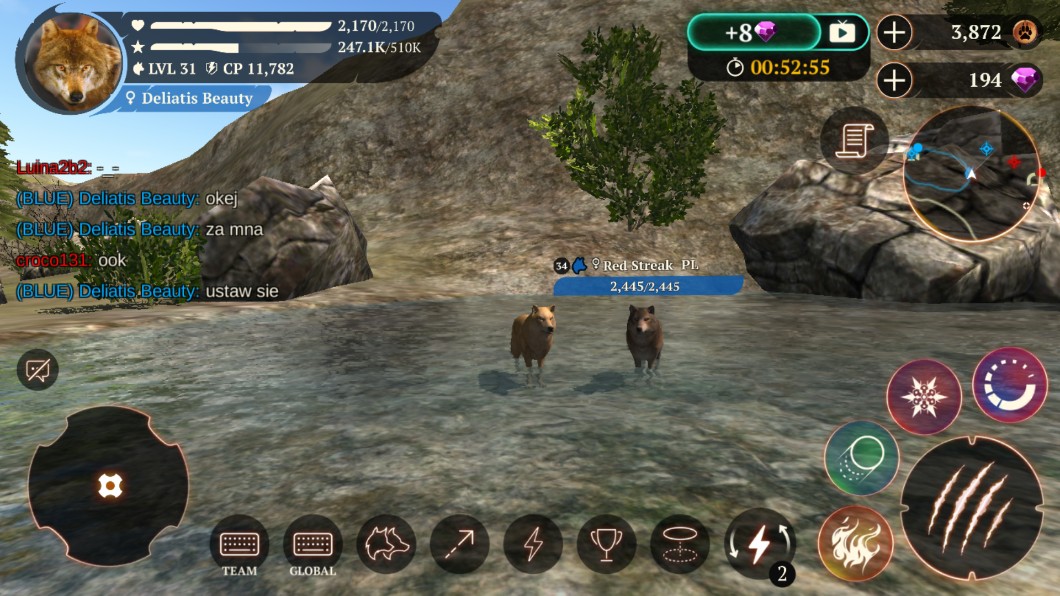The image size is (1060, 596).
Task: Open the trophy achievements button
Action: pyautogui.click(x=606, y=544)
